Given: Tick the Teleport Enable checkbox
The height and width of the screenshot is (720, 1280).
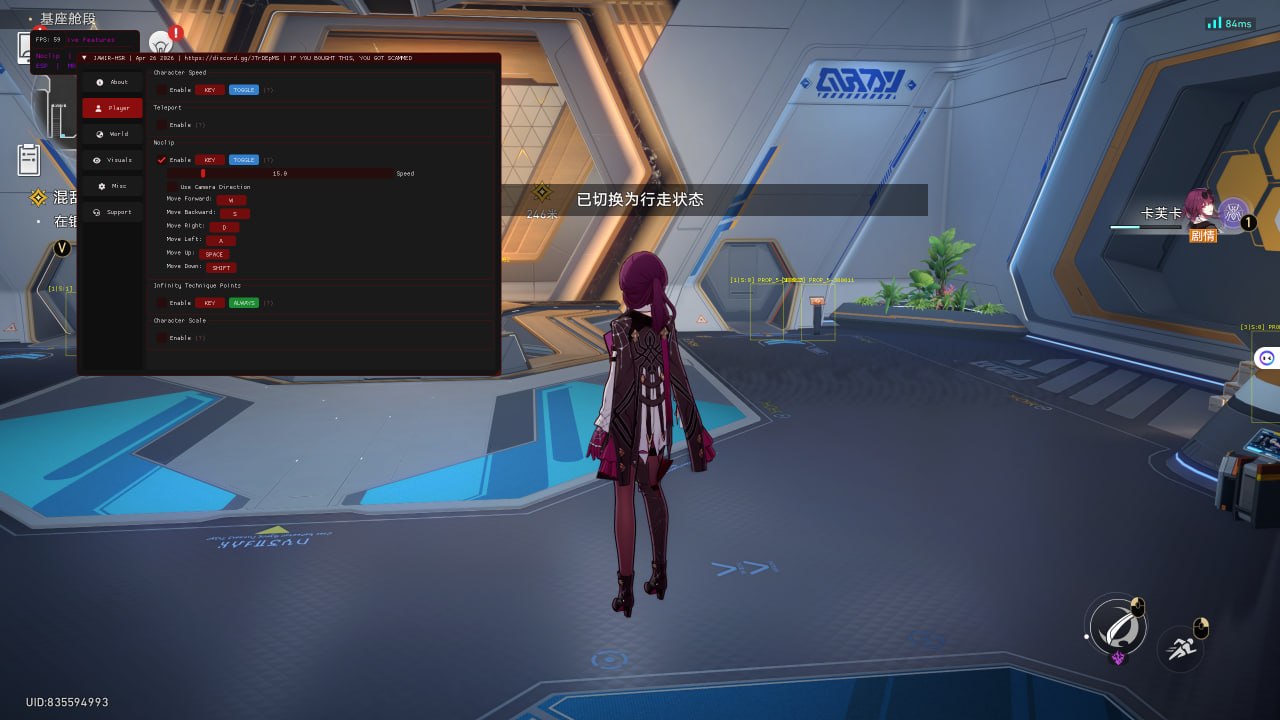Looking at the screenshot, I should pyautogui.click(x=162, y=125).
